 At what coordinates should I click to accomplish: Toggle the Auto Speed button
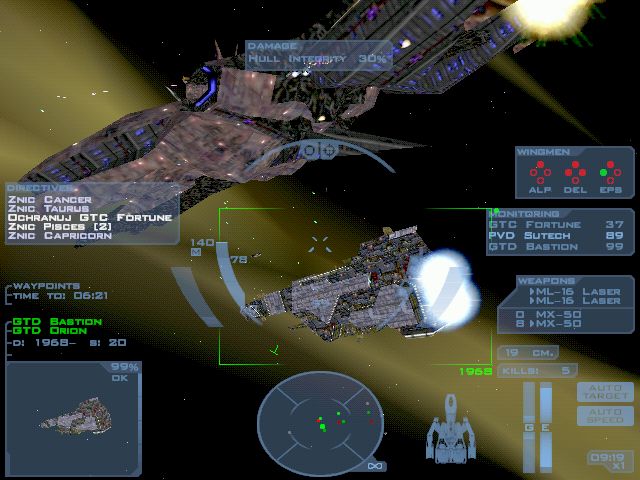coord(605,415)
